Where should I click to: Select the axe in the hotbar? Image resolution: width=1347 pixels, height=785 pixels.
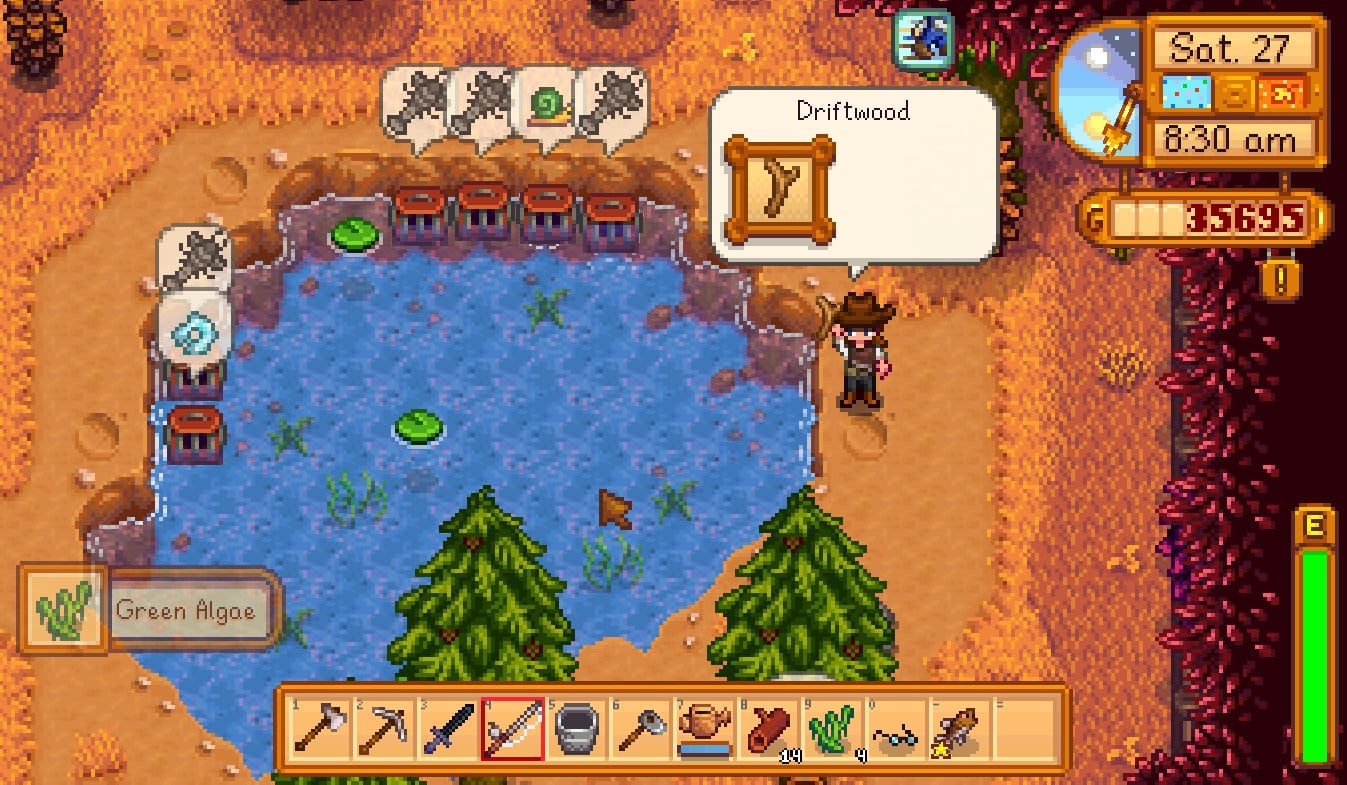[321, 729]
